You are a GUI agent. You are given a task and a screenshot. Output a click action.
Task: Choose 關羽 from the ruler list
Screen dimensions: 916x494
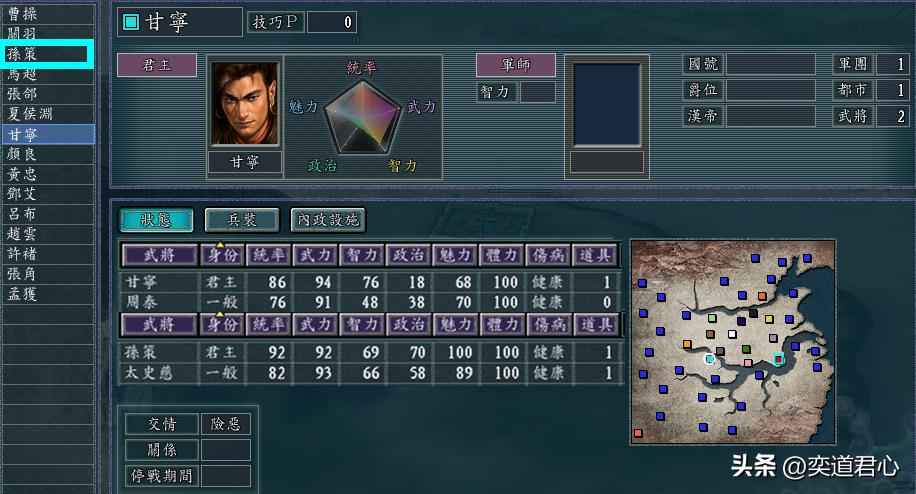tap(22, 34)
